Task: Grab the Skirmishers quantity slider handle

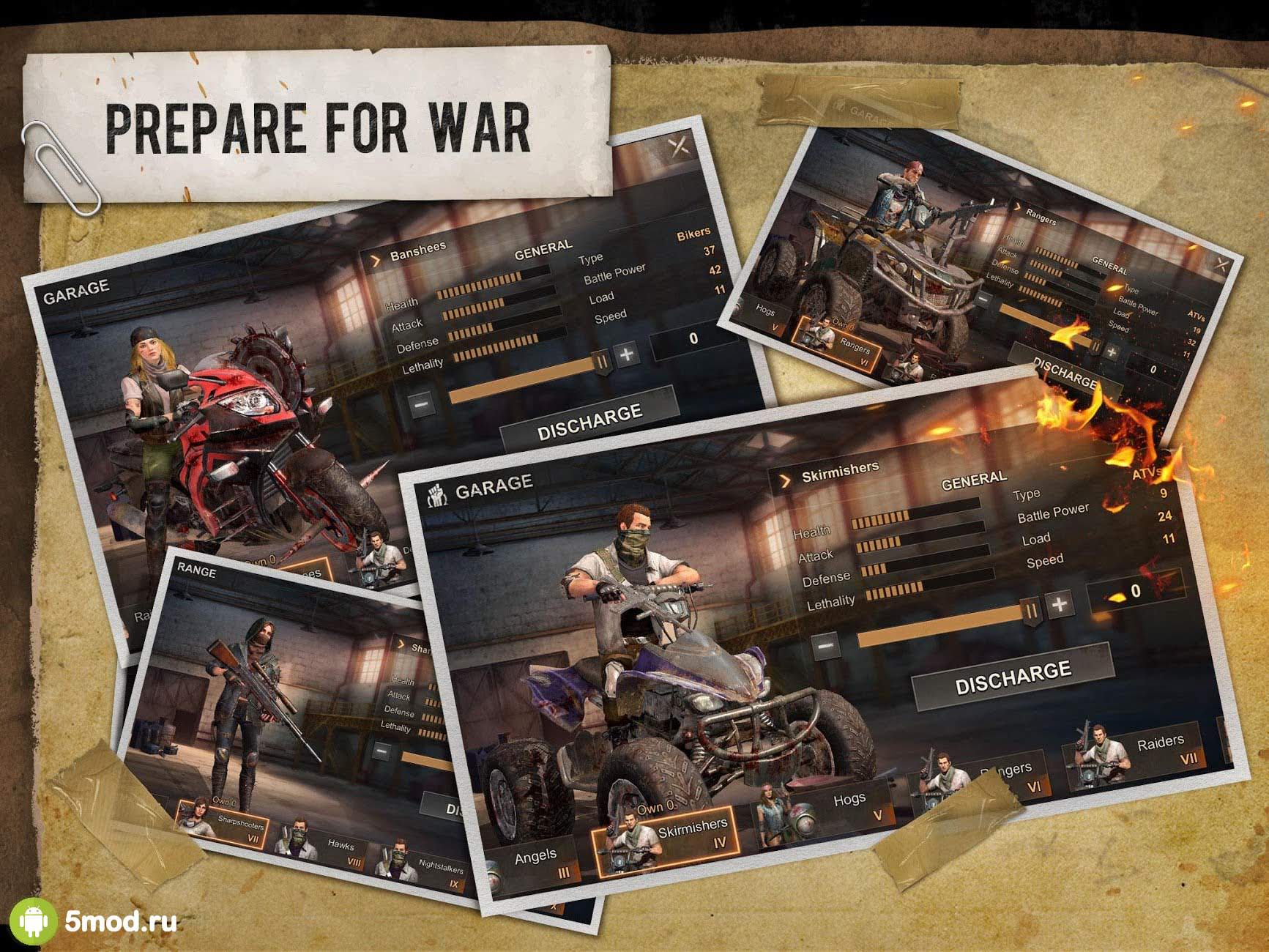Action: point(1032,611)
